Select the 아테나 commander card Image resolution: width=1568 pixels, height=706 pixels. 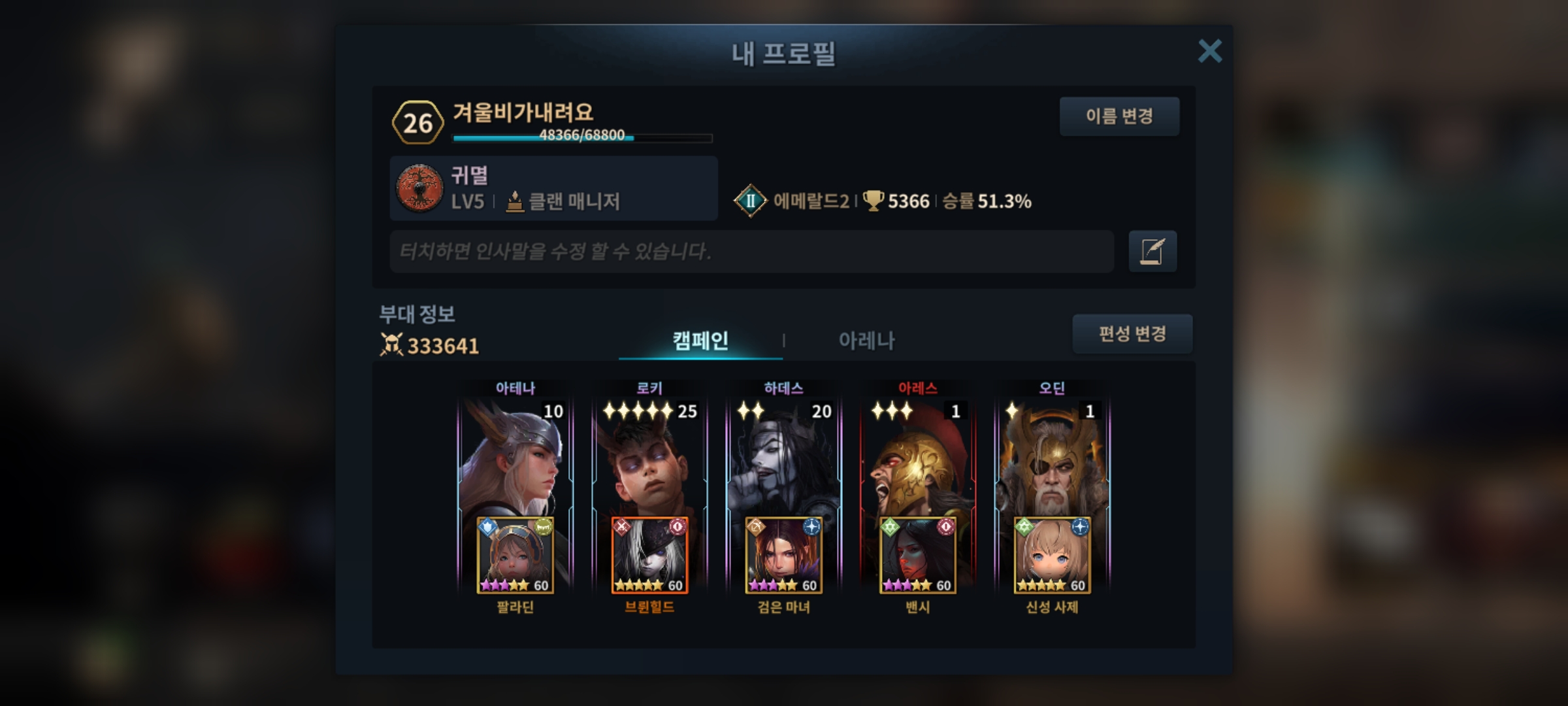click(x=515, y=458)
